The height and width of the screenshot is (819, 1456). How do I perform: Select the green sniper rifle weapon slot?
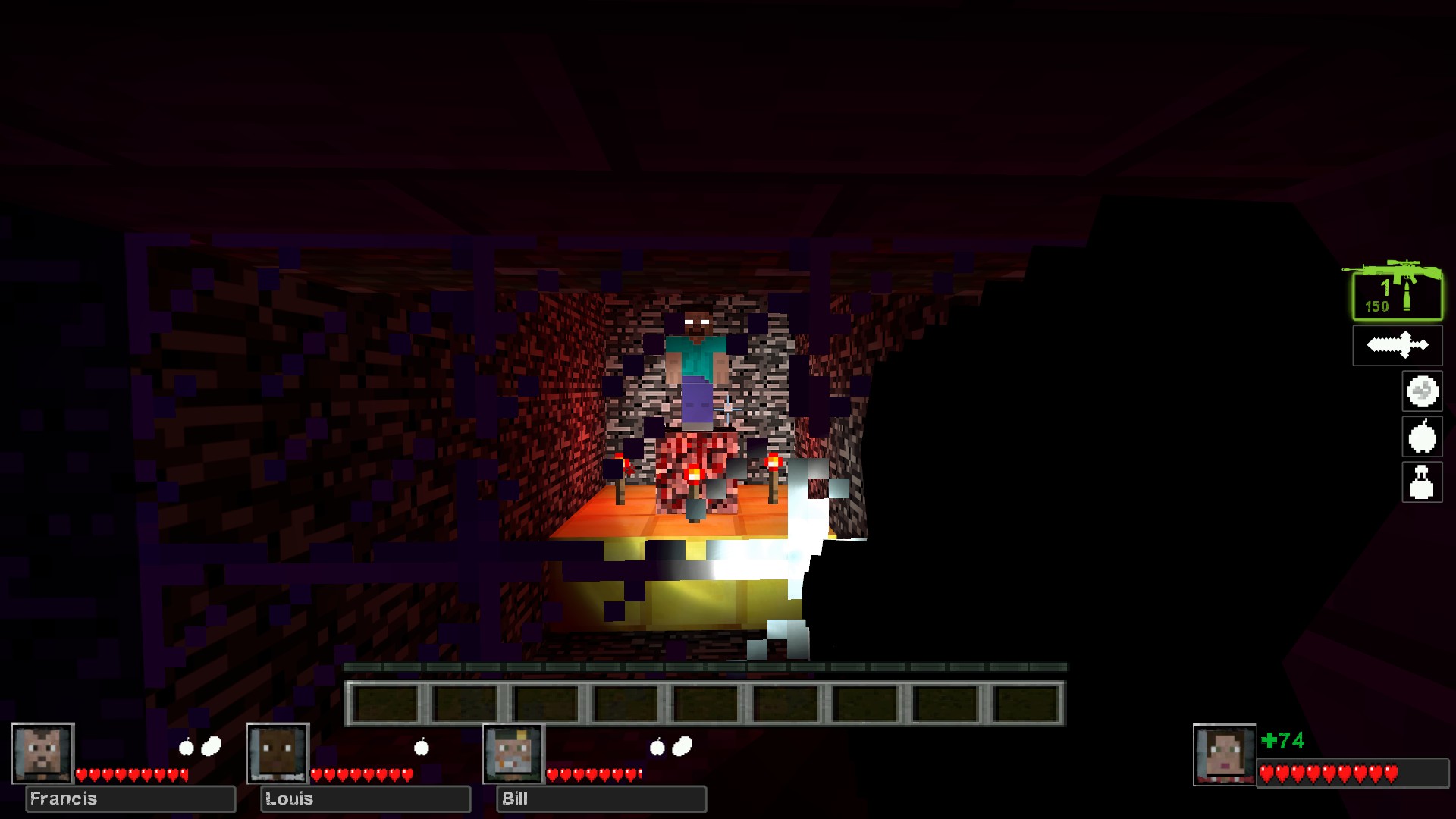(x=1397, y=295)
